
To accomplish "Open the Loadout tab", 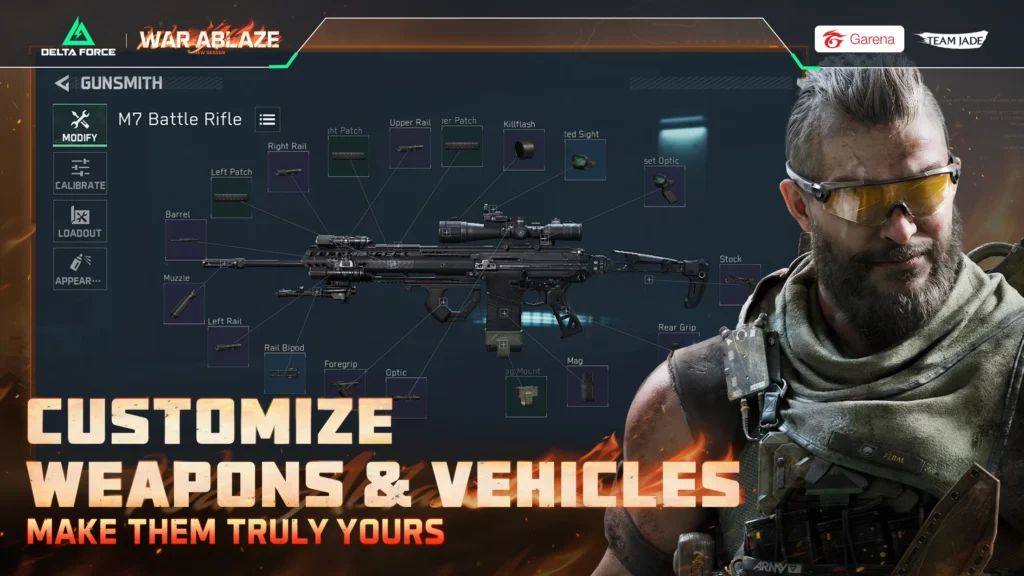I will click(x=80, y=221).
